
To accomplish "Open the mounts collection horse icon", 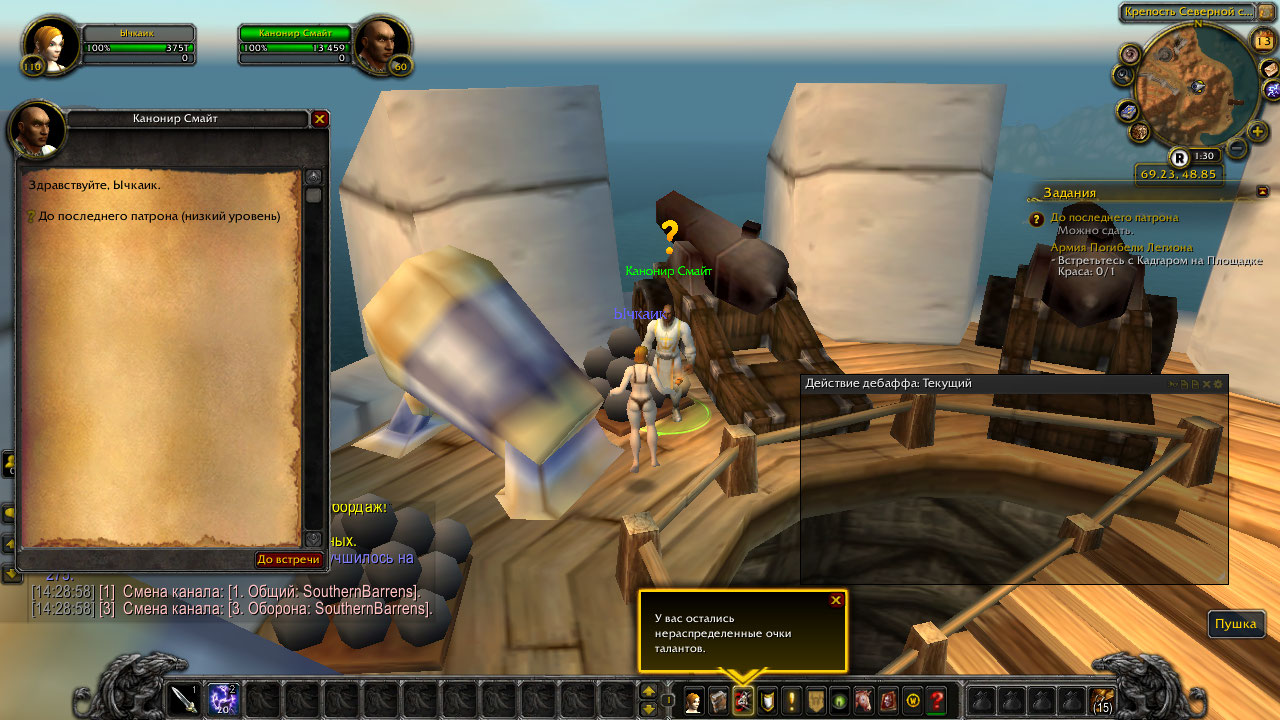I will click(x=863, y=701).
